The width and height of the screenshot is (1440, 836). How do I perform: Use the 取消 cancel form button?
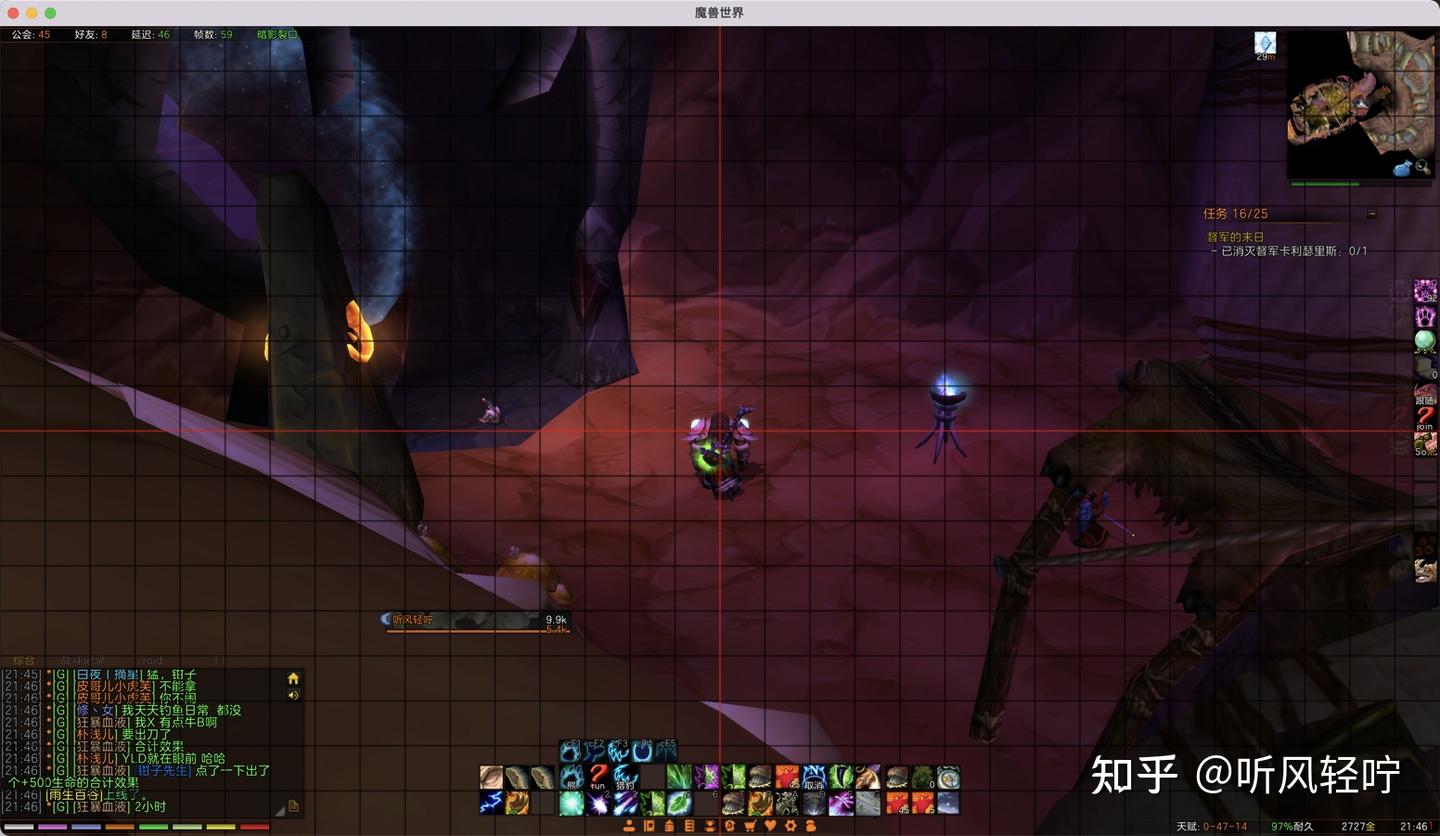(813, 777)
